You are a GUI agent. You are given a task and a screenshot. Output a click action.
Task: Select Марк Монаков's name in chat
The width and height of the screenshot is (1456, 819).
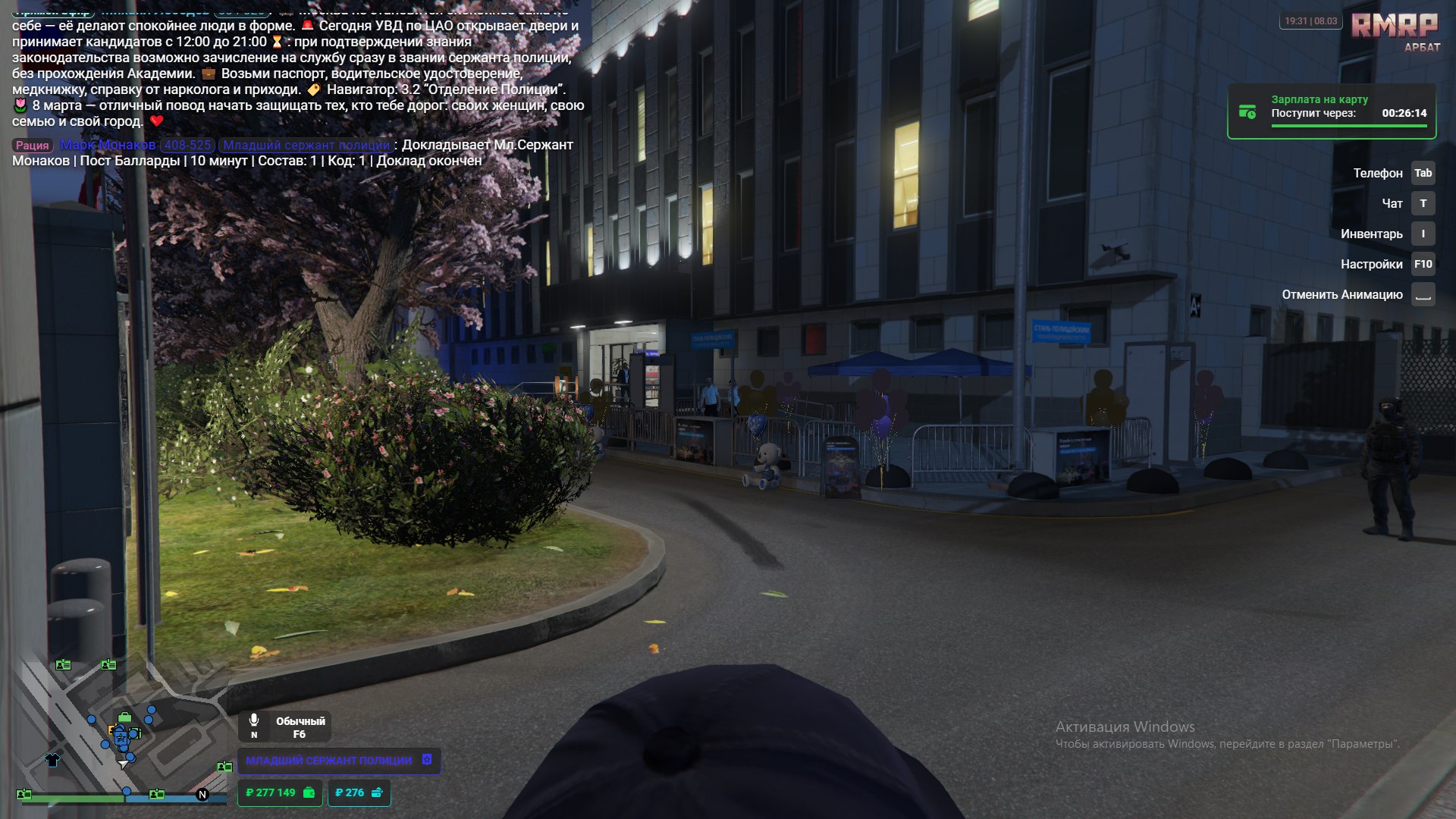pyautogui.click(x=108, y=145)
